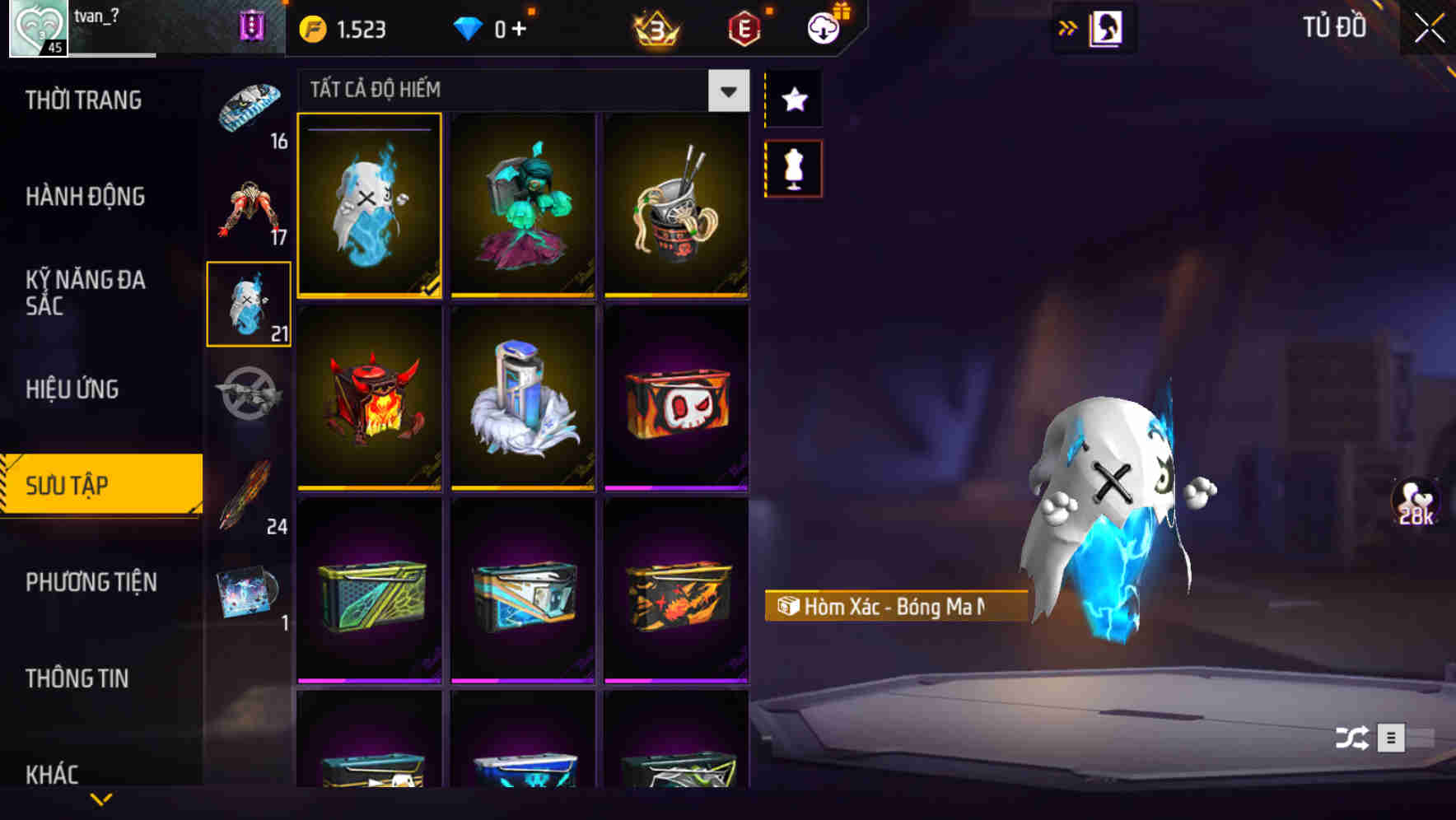This screenshot has width=1456, height=820.
Task: Toggle the star favorites filter
Action: click(792, 100)
